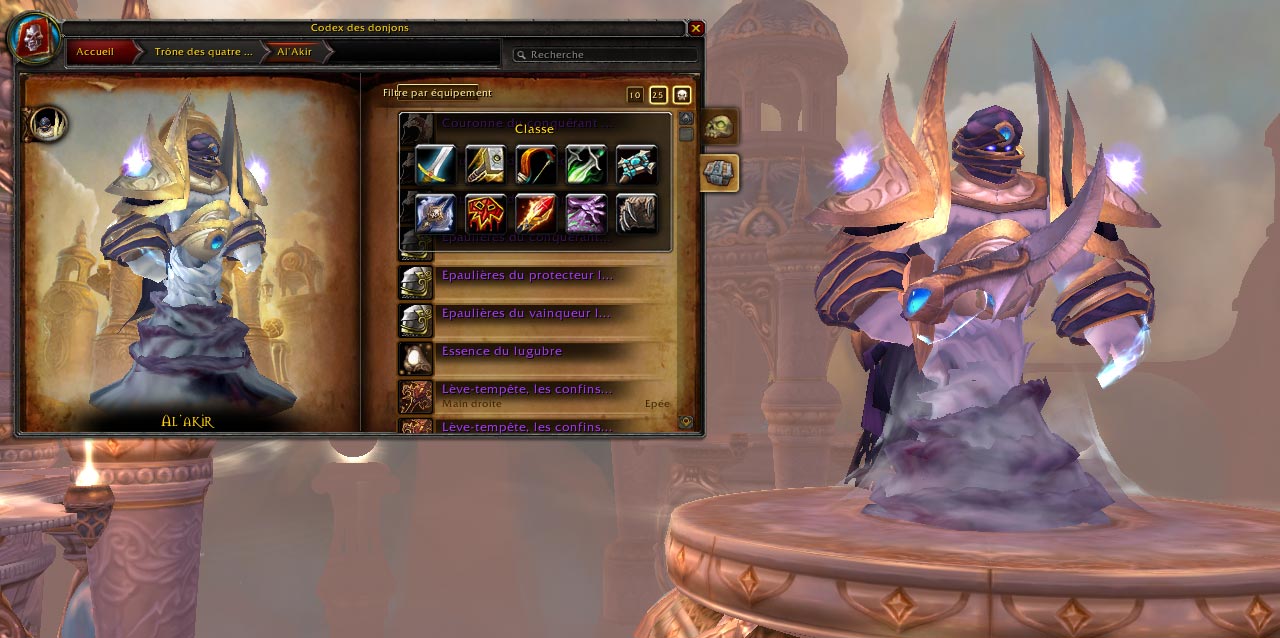Select the green dagger class filter
Screen dimensions: 1280x638
[x=586, y=165]
